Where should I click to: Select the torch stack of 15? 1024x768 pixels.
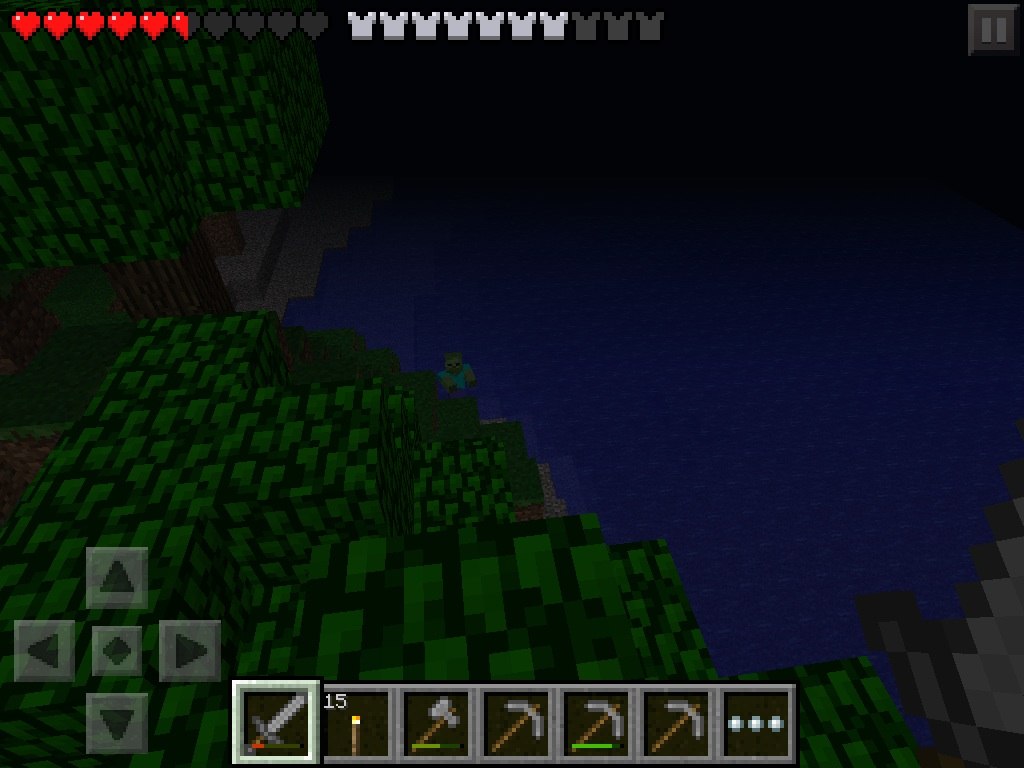(x=357, y=722)
